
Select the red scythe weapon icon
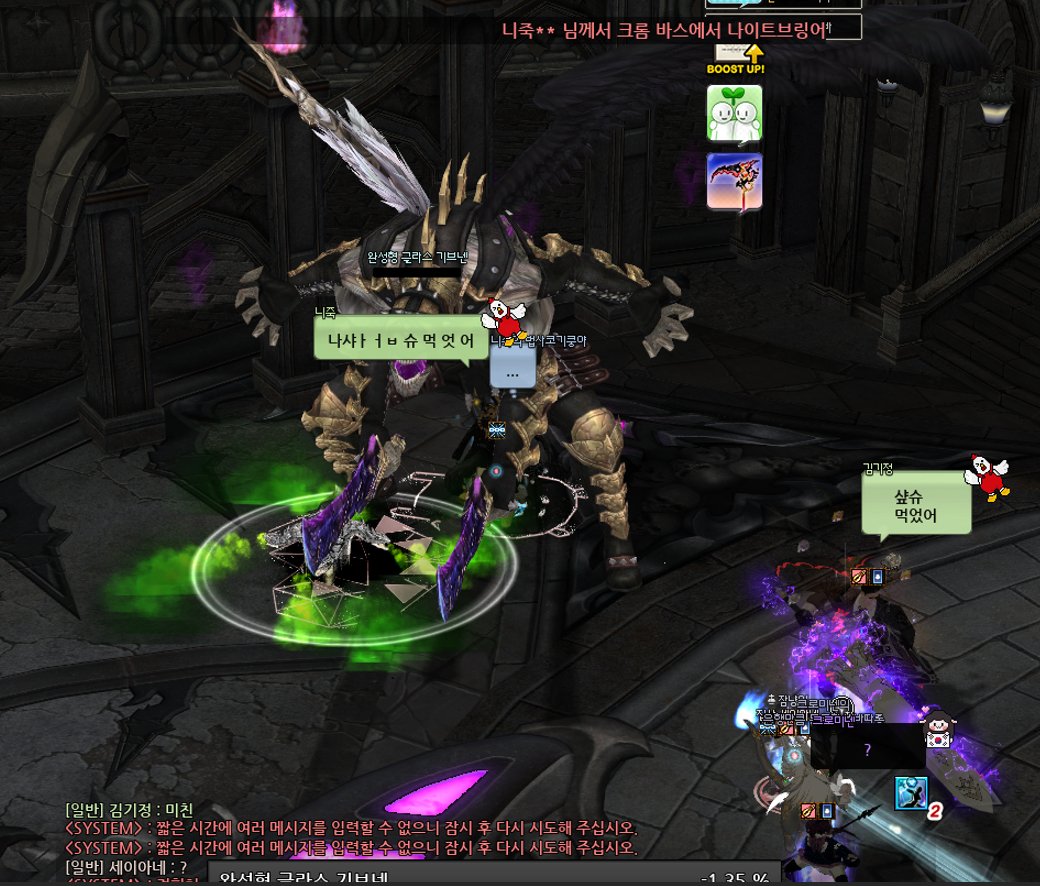click(x=735, y=181)
